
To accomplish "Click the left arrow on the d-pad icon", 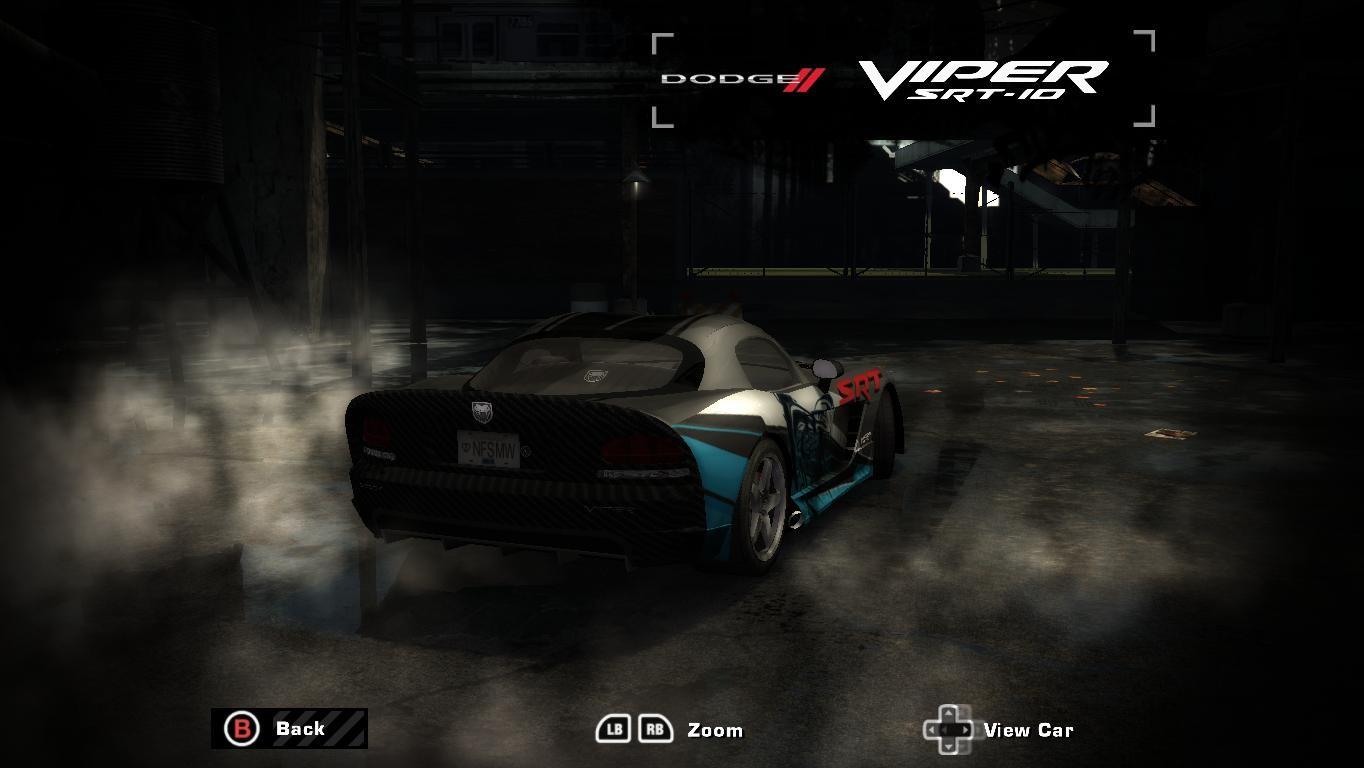I will 934,728.
